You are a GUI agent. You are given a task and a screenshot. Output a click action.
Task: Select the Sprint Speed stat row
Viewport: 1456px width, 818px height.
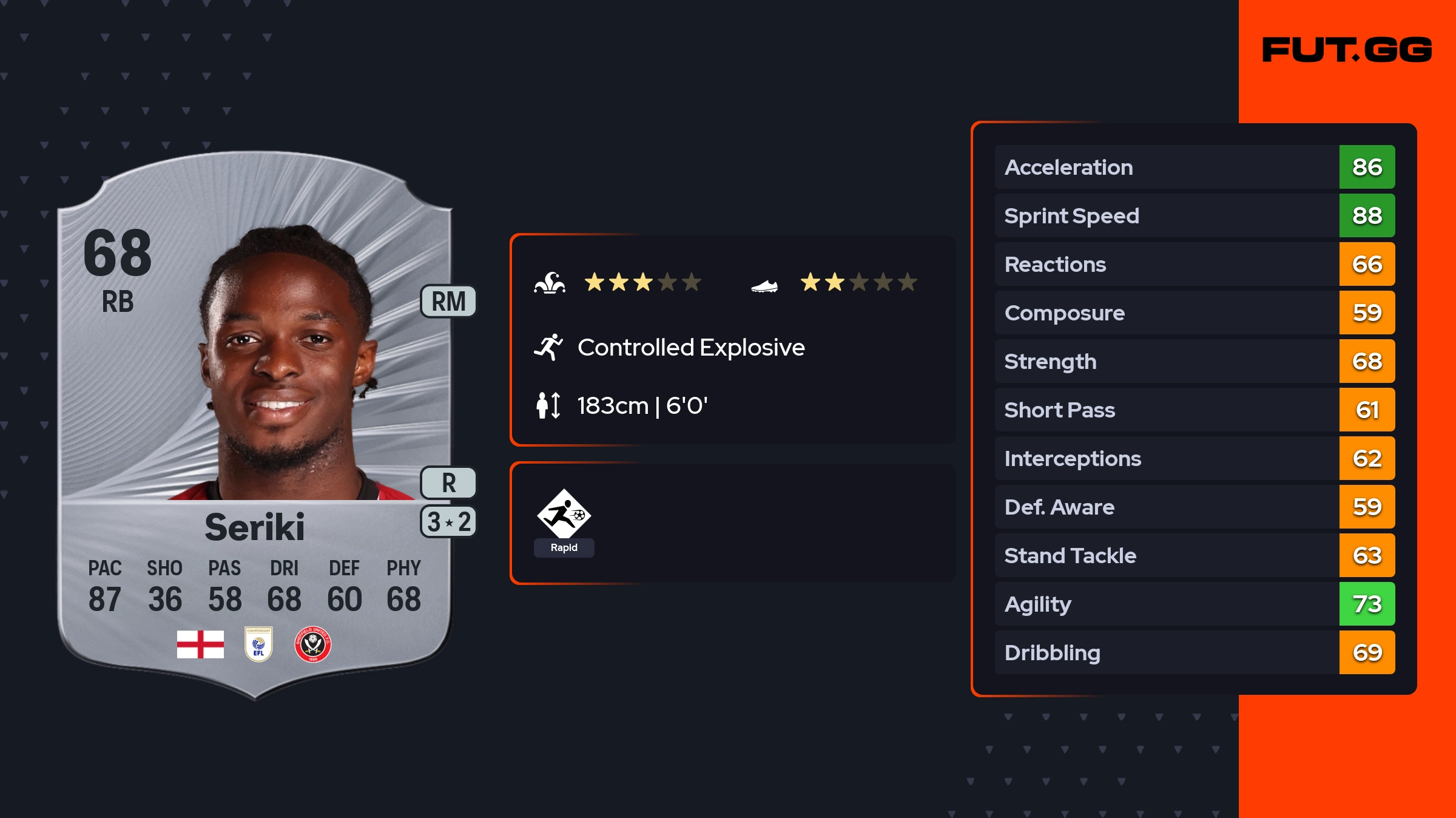pos(1195,215)
